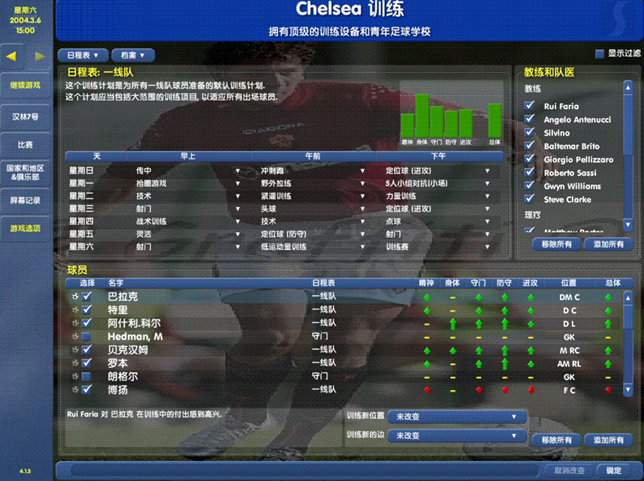Go forward with the right arrow

tap(39, 56)
